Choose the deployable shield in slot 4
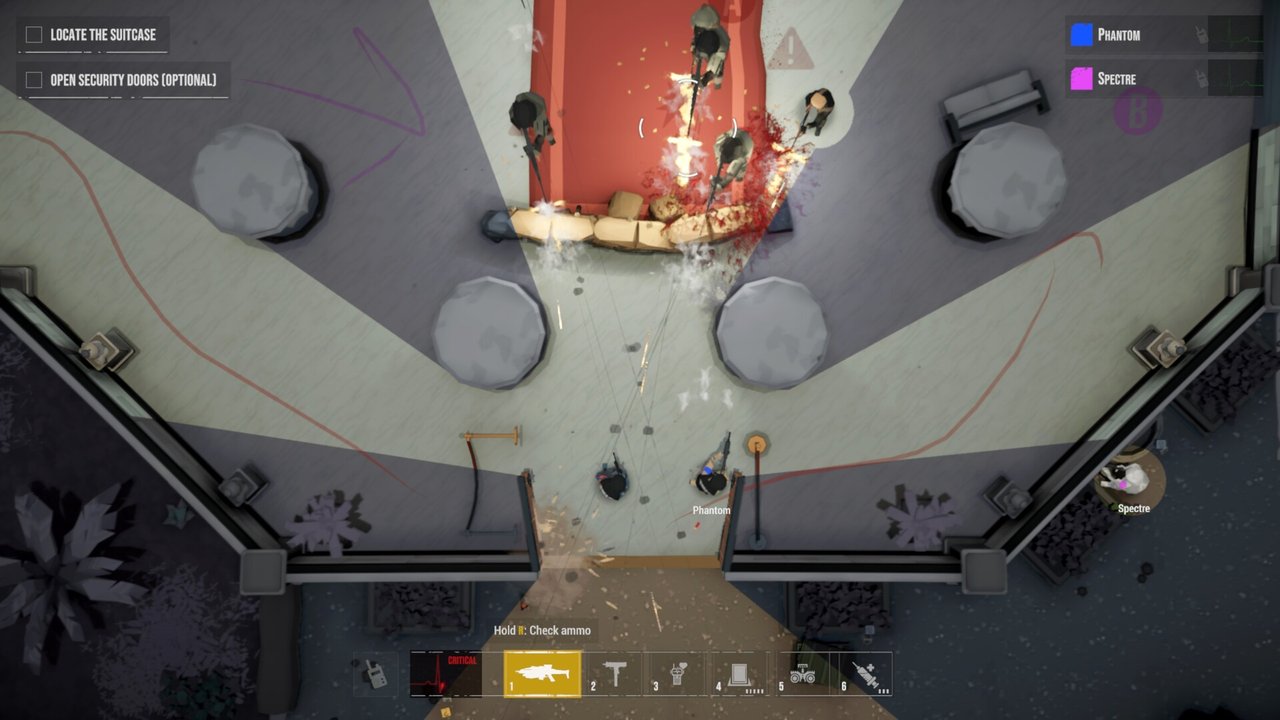Screen dimensions: 1280x720 [x=739, y=674]
